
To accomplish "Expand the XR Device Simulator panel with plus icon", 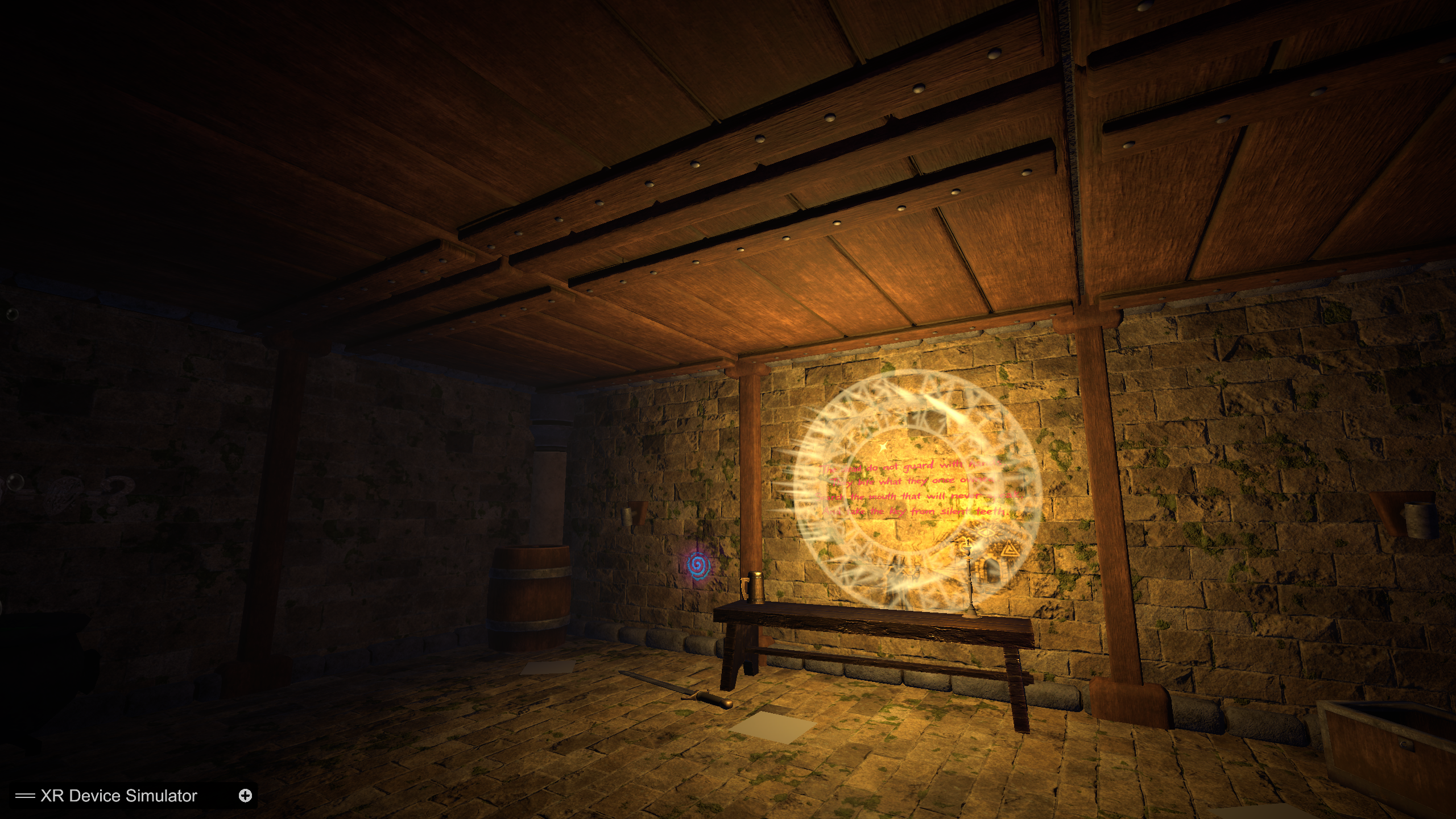I will coord(245,795).
